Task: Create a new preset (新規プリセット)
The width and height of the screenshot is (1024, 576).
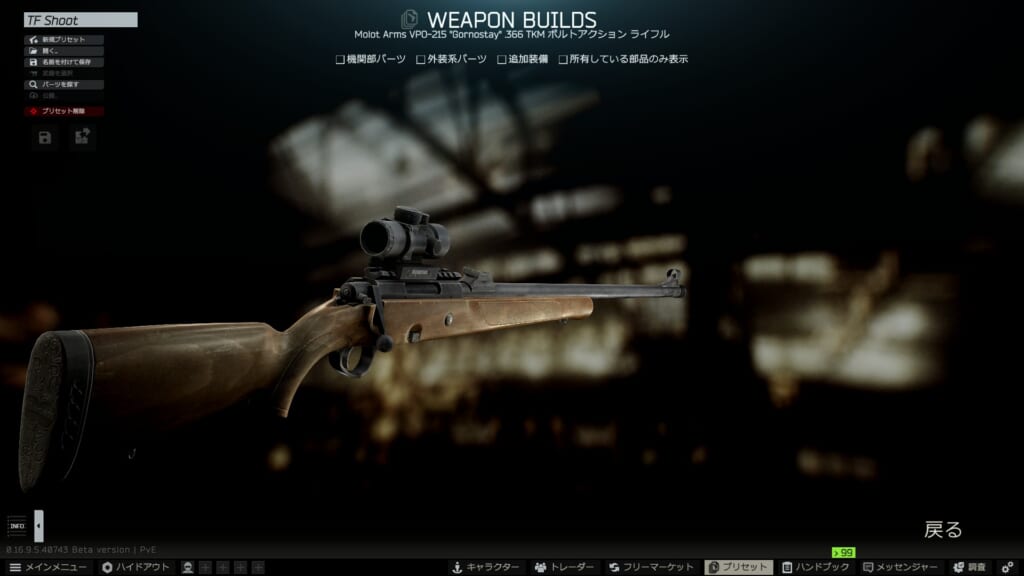Action: click(x=64, y=40)
